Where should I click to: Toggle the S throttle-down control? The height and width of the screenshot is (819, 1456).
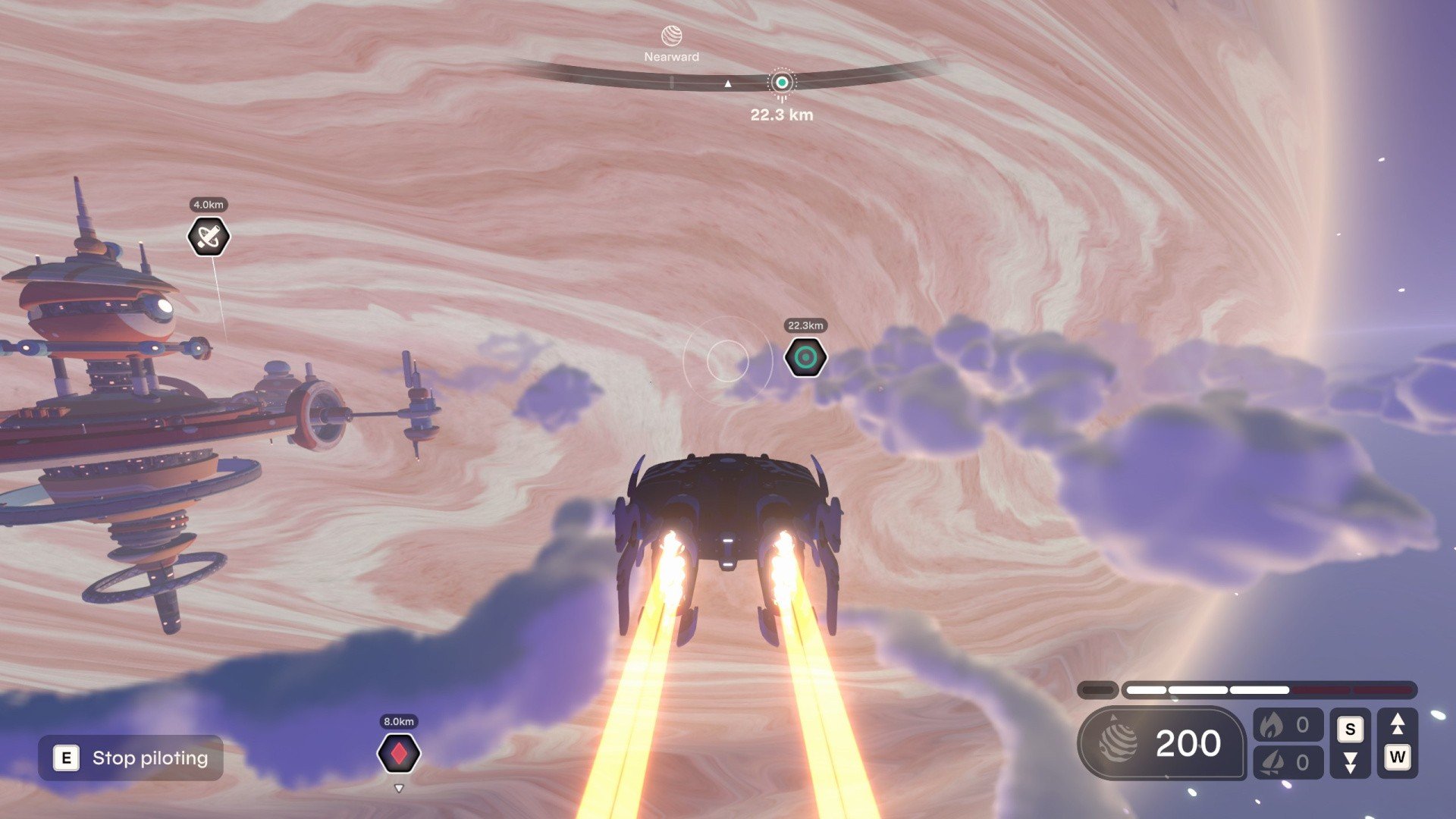(x=1351, y=729)
